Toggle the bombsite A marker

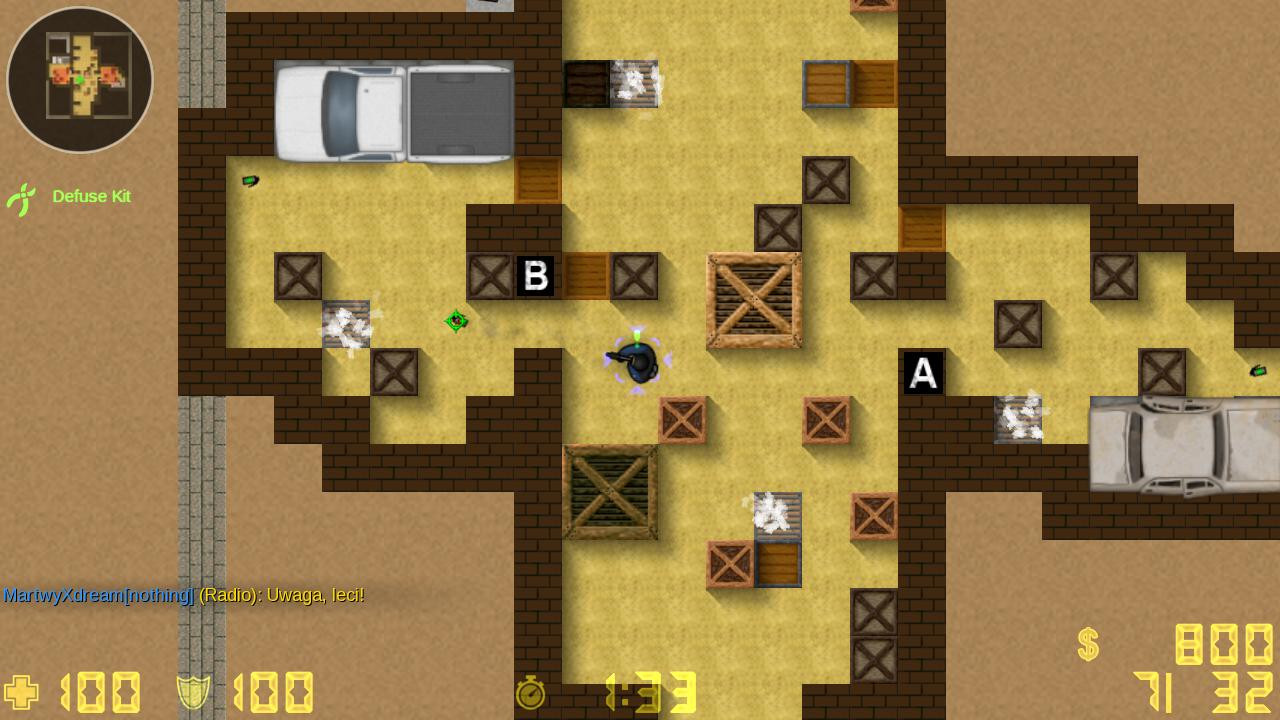tap(922, 371)
